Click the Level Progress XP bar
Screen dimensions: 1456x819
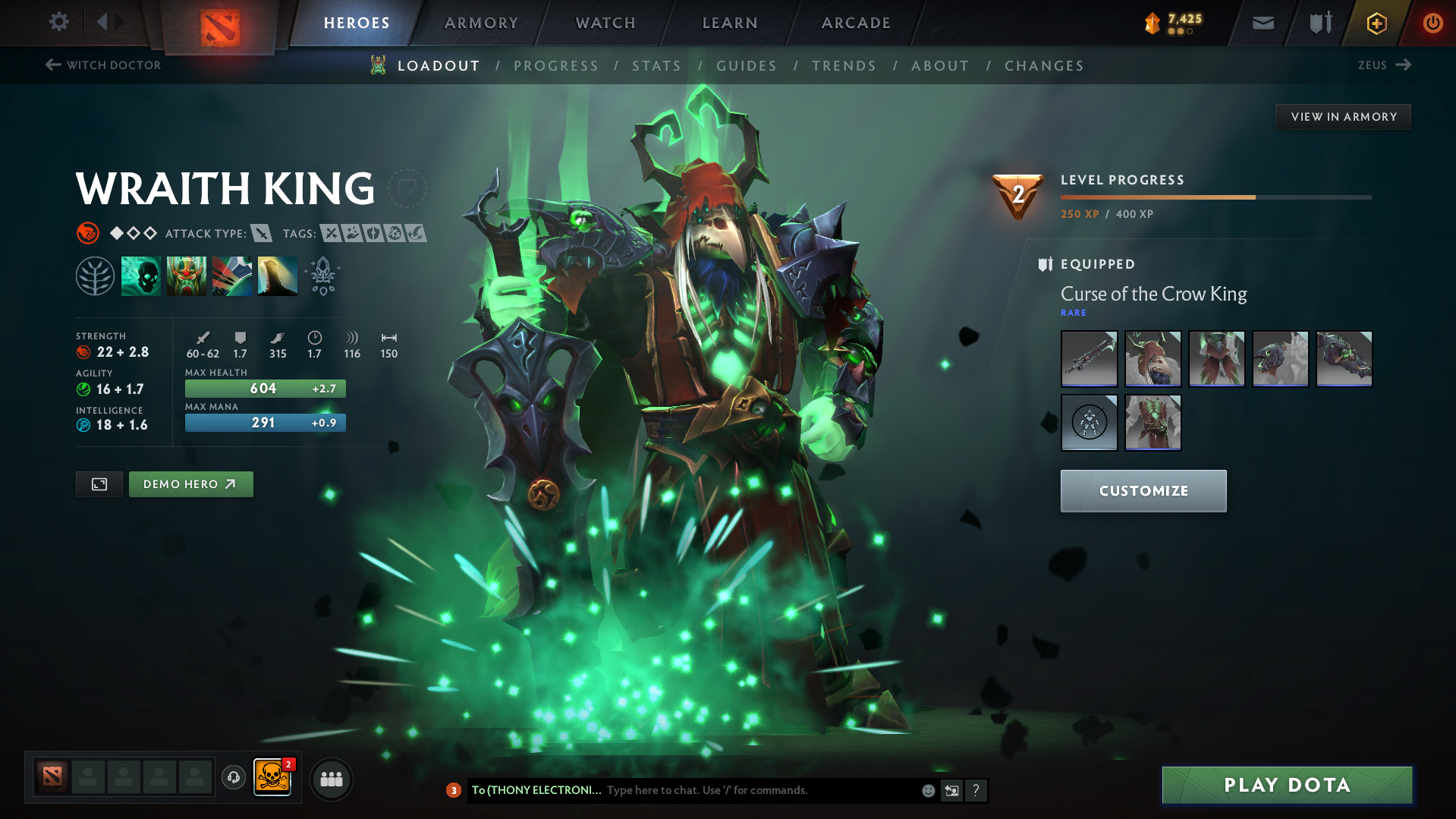pos(1214,197)
